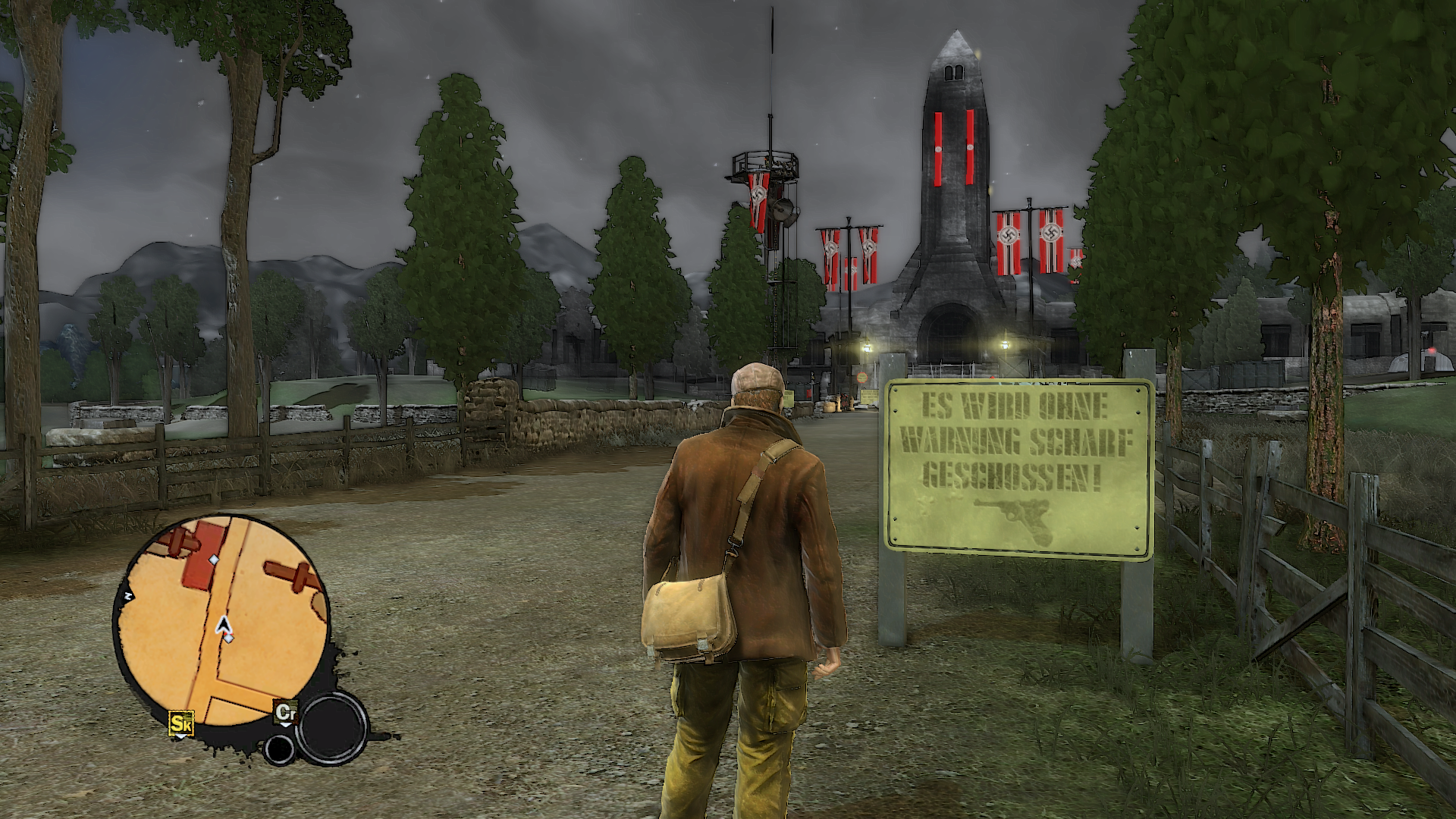Click the north N compass marker

point(129,598)
